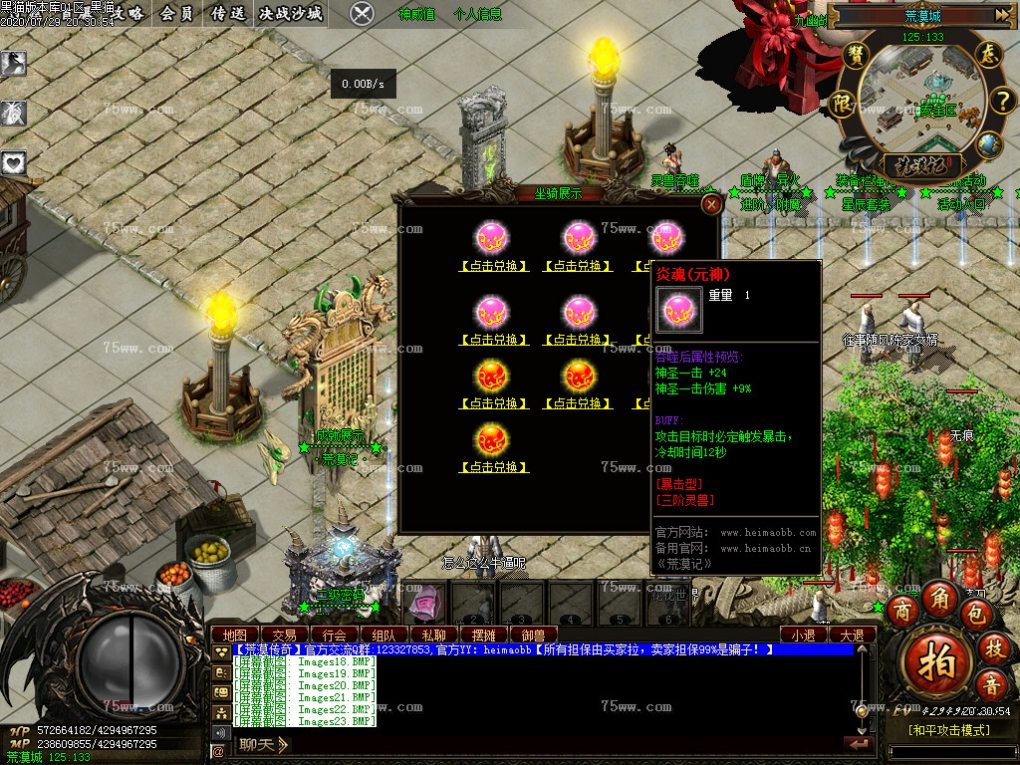Open 个人信息 personal info
The image size is (1020, 765).
point(478,15)
